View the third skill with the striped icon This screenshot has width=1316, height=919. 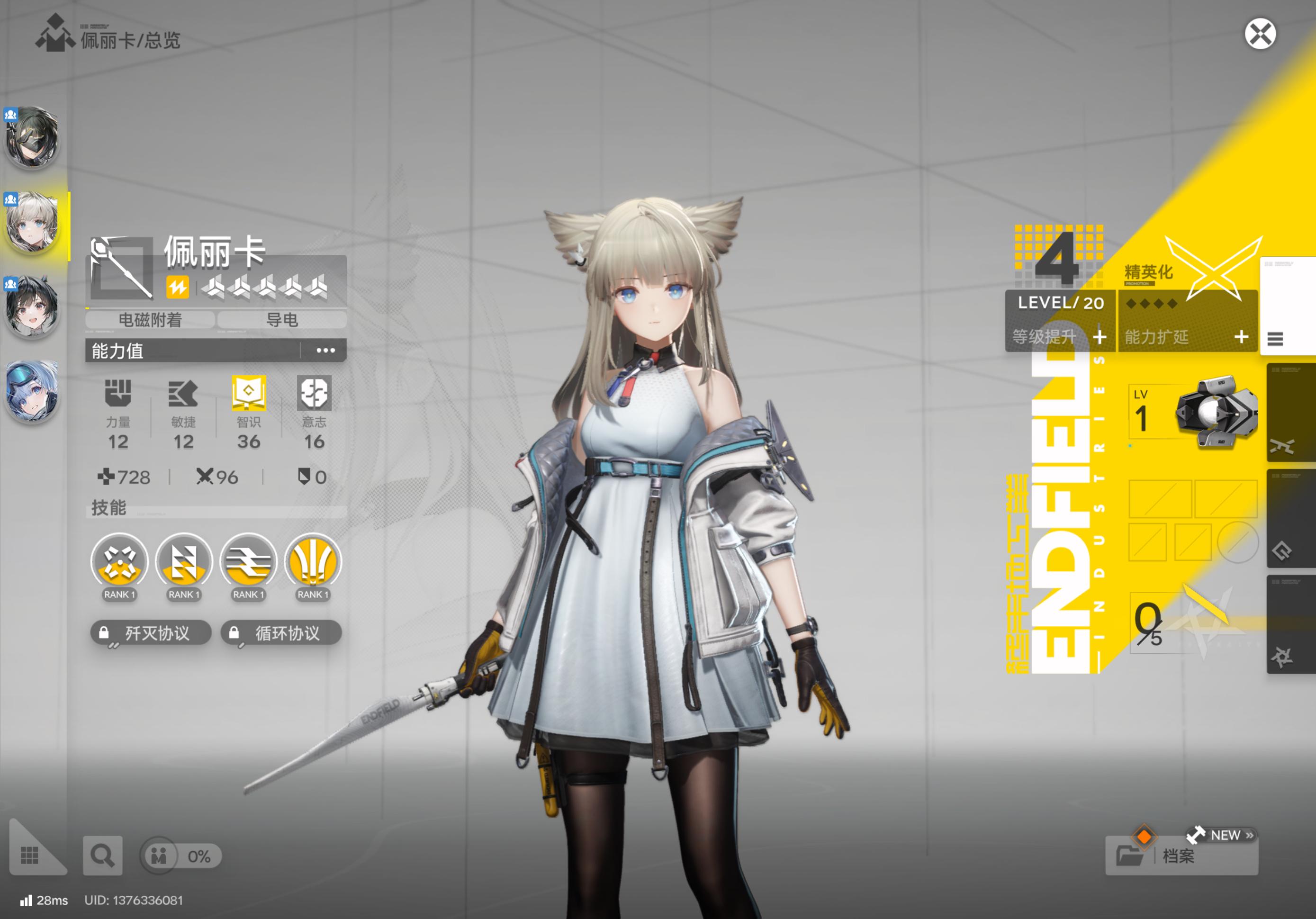pyautogui.click(x=248, y=562)
